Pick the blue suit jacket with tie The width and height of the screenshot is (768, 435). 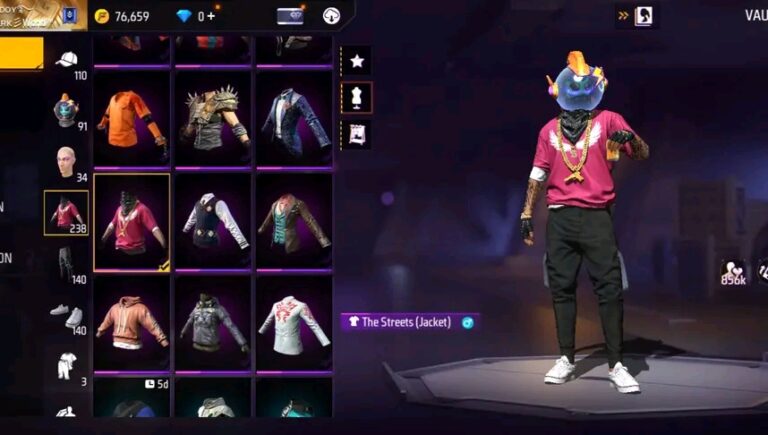[x=294, y=118]
